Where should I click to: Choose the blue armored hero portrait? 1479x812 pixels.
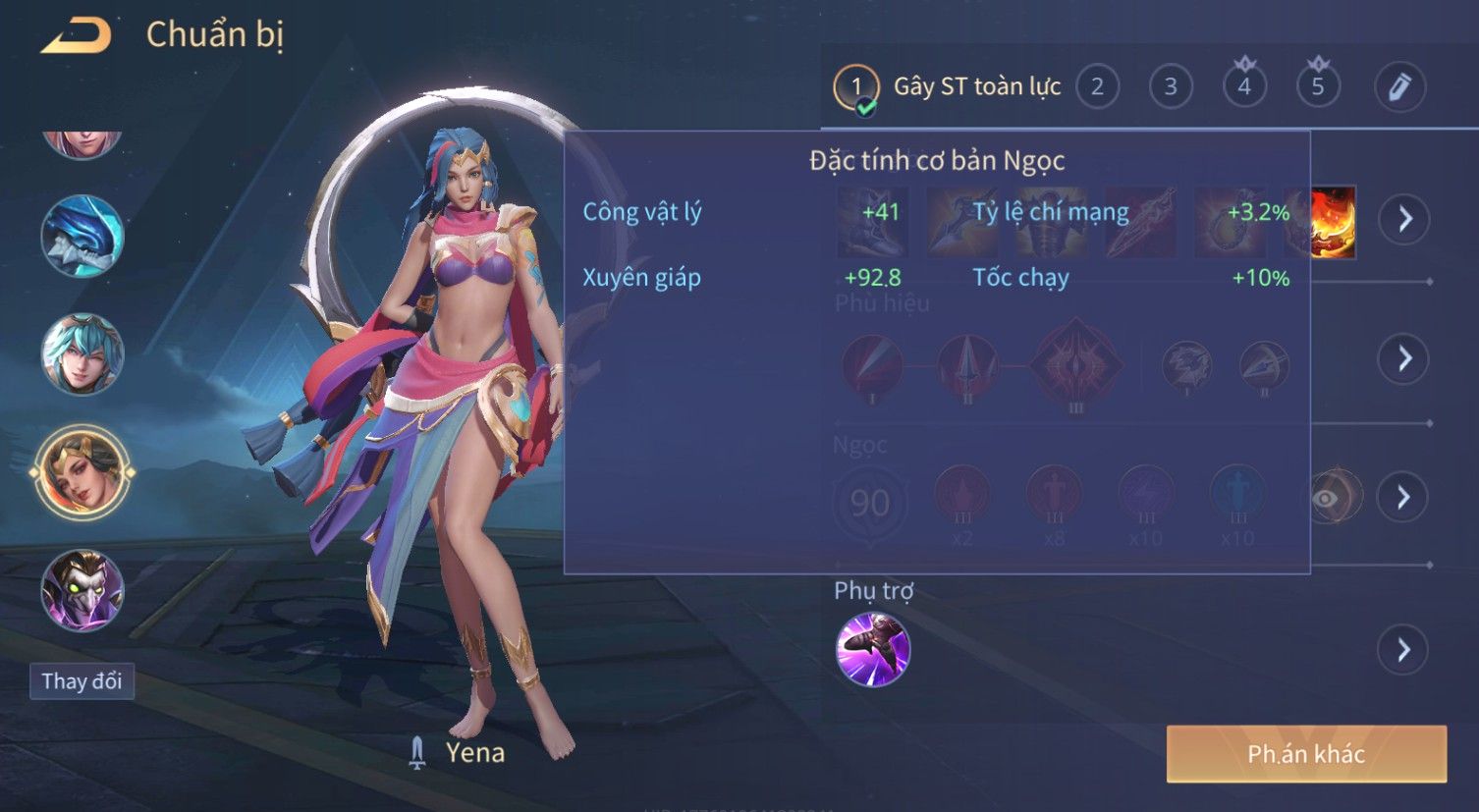point(82,237)
